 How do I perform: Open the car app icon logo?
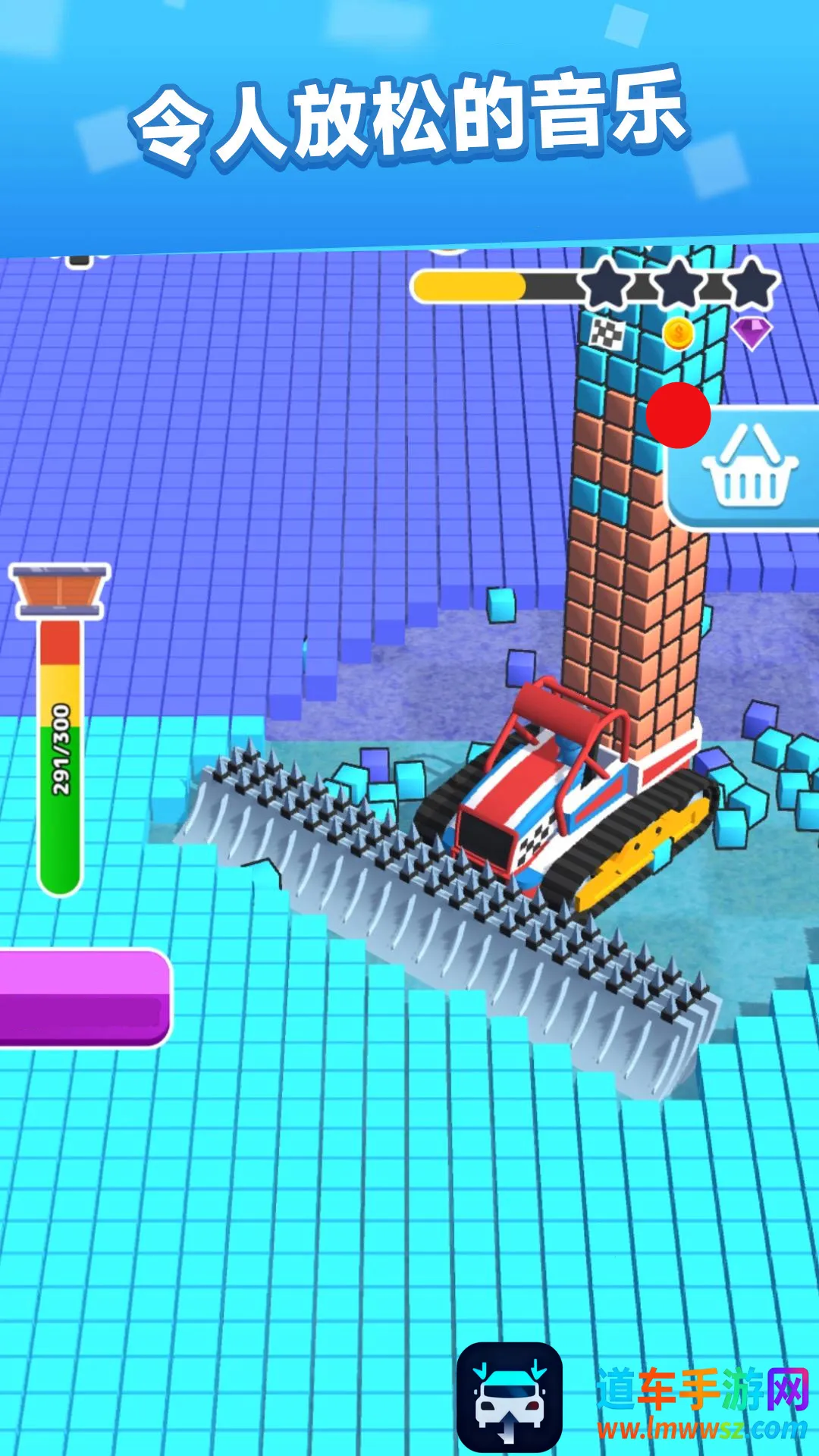click(x=509, y=1397)
